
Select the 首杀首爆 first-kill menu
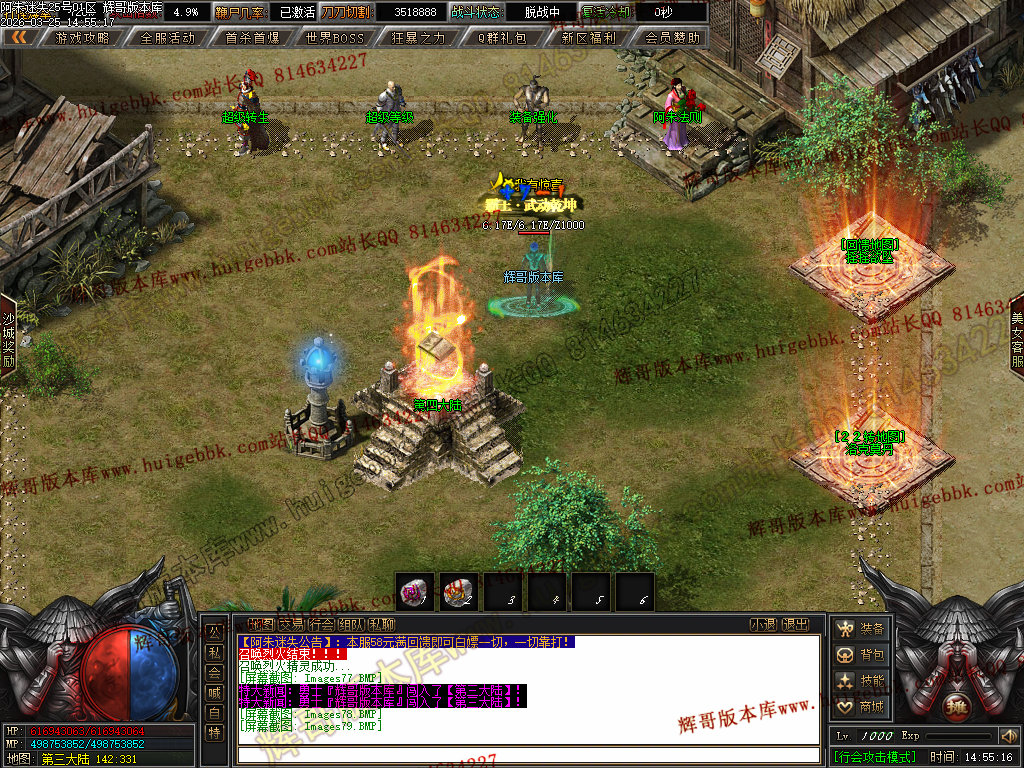click(x=252, y=38)
